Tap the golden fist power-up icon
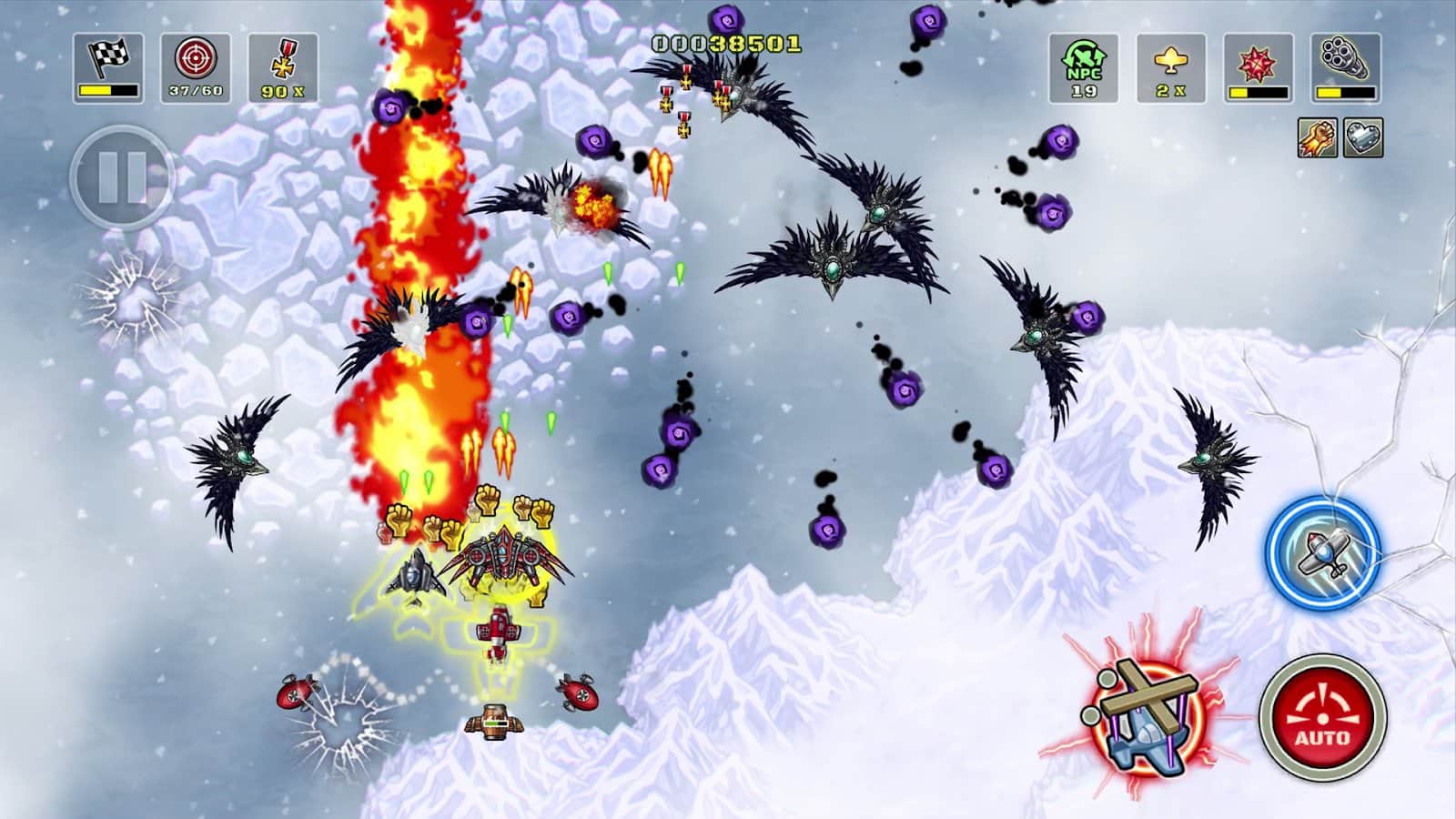Viewport: 1456px width, 819px height. point(1317,138)
